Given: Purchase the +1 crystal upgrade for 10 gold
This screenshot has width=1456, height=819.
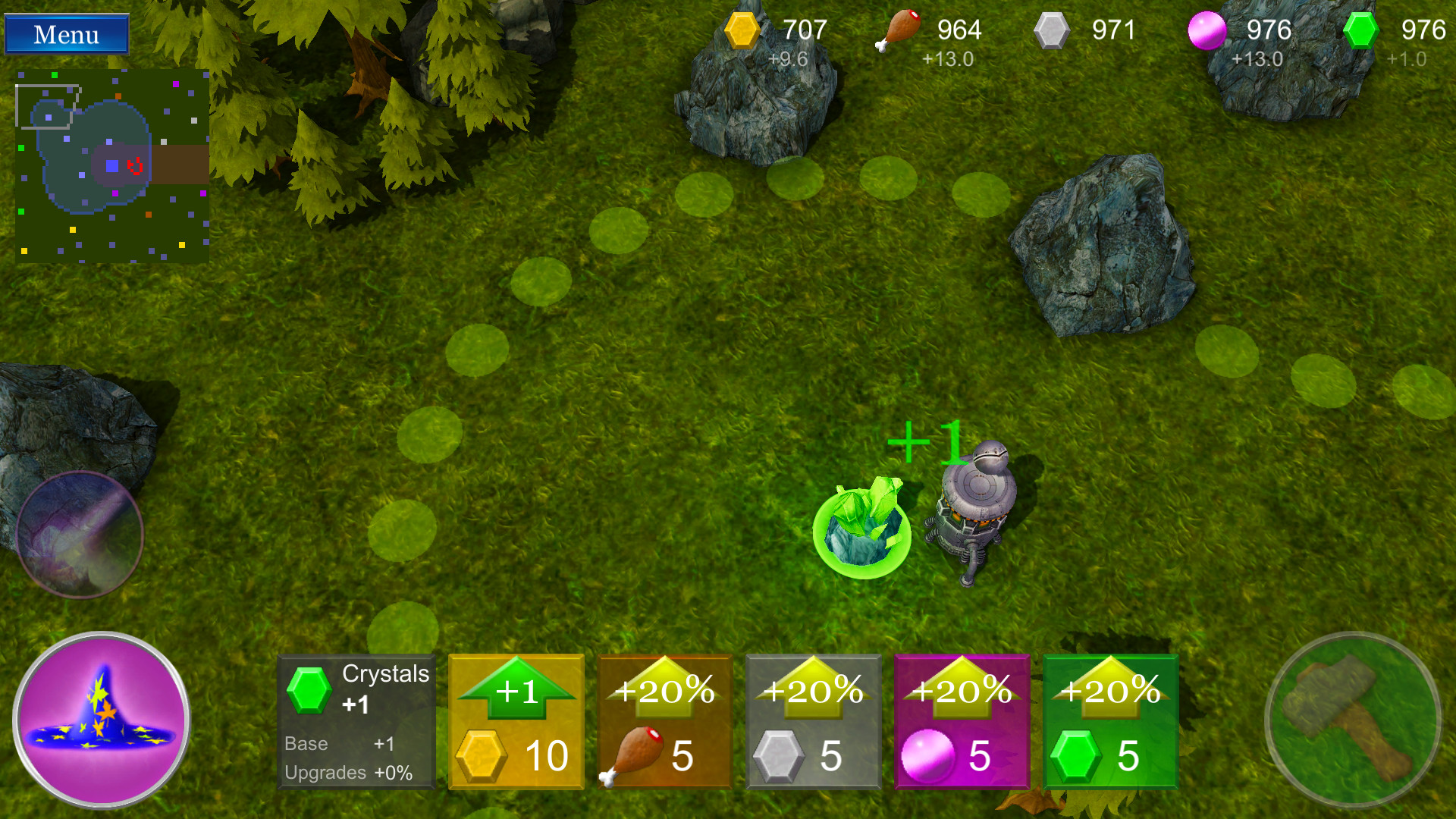Looking at the screenshot, I should [x=515, y=720].
